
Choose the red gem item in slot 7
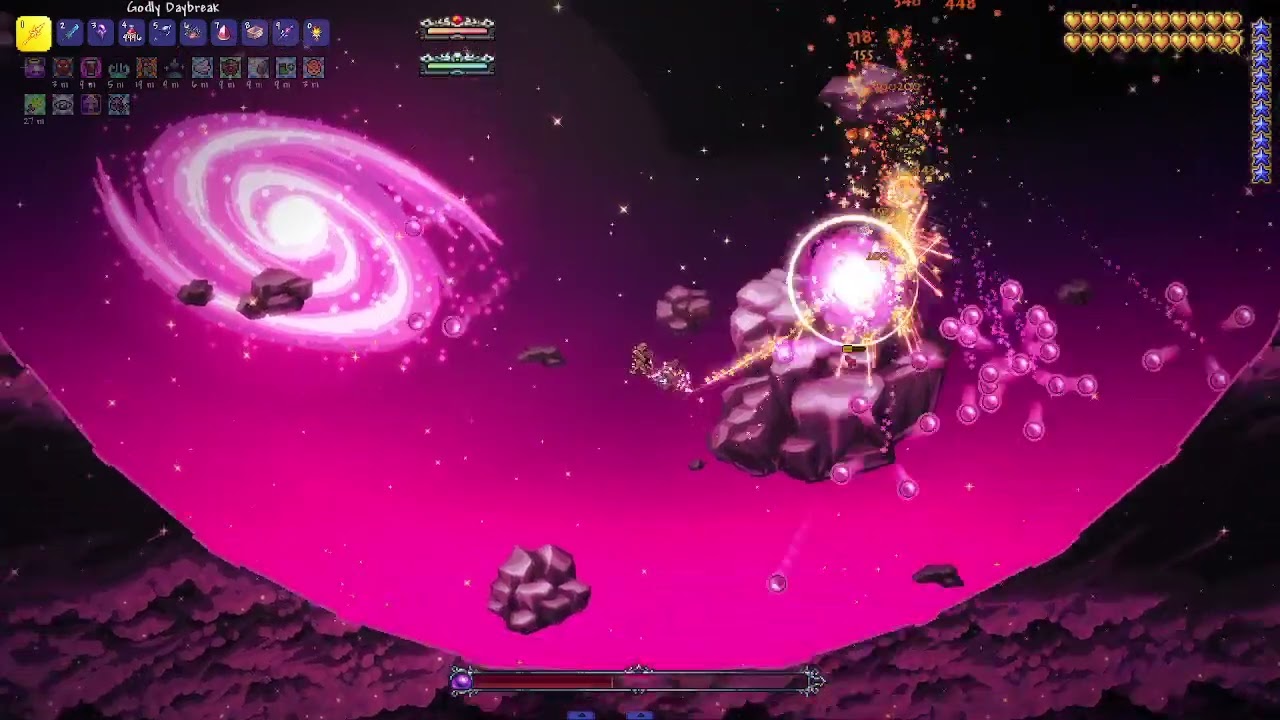(x=224, y=33)
